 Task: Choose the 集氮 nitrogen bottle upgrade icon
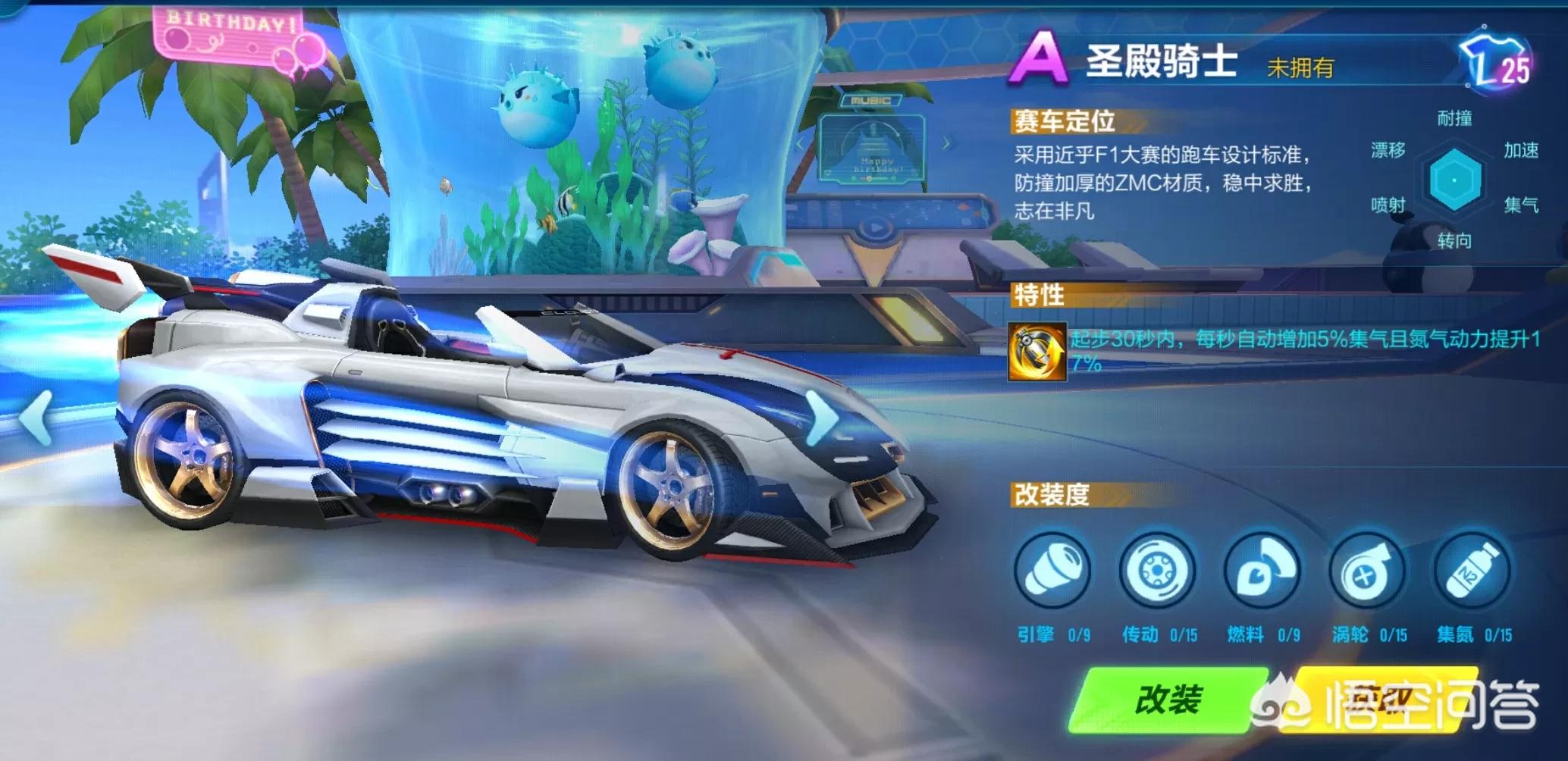[x=1472, y=571]
